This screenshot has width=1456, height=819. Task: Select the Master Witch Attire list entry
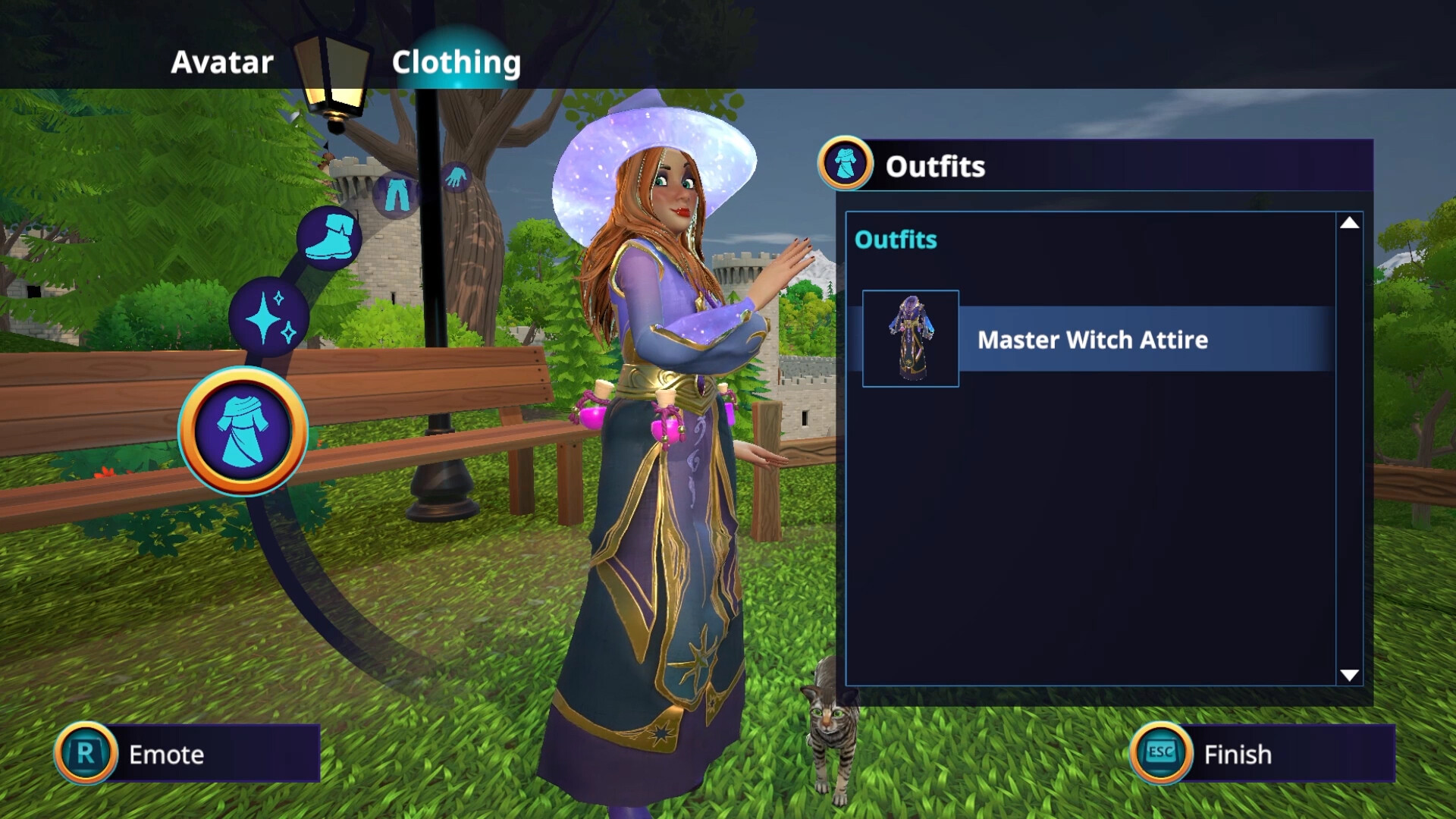point(1092,340)
